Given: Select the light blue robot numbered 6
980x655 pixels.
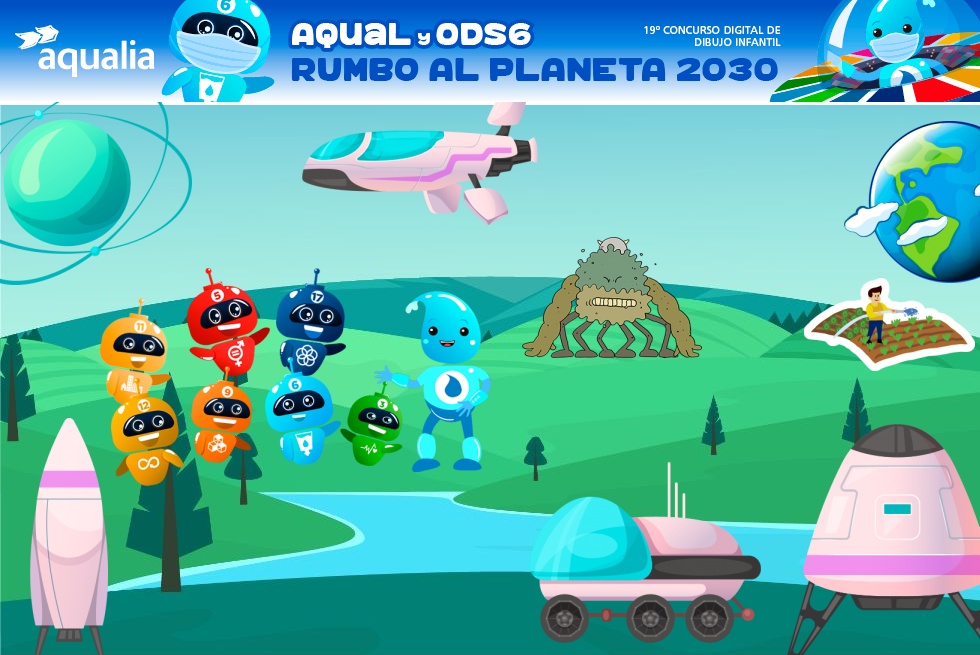Looking at the screenshot, I should [x=299, y=415].
